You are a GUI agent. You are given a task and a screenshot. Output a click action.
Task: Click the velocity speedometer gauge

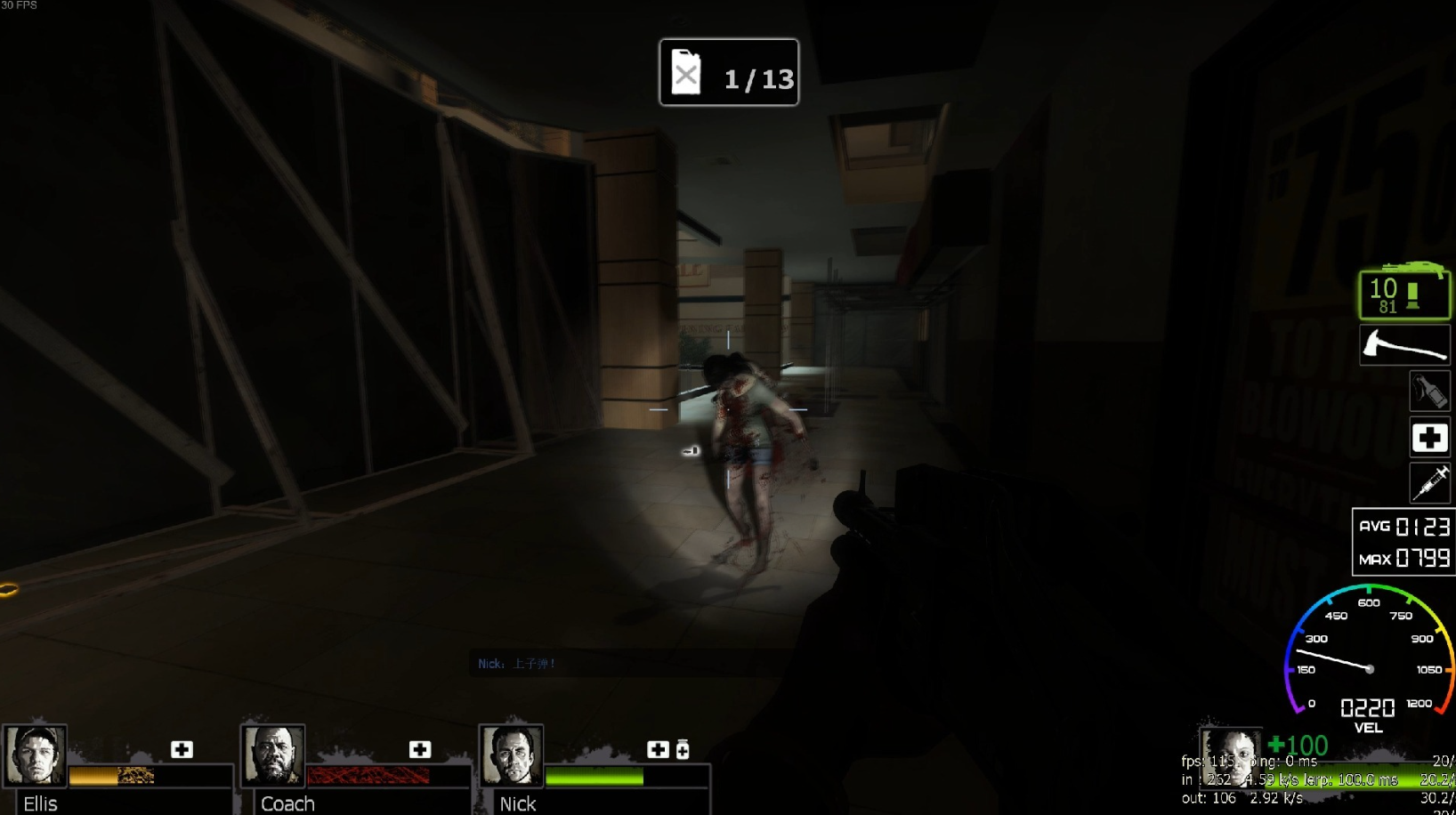1369,658
